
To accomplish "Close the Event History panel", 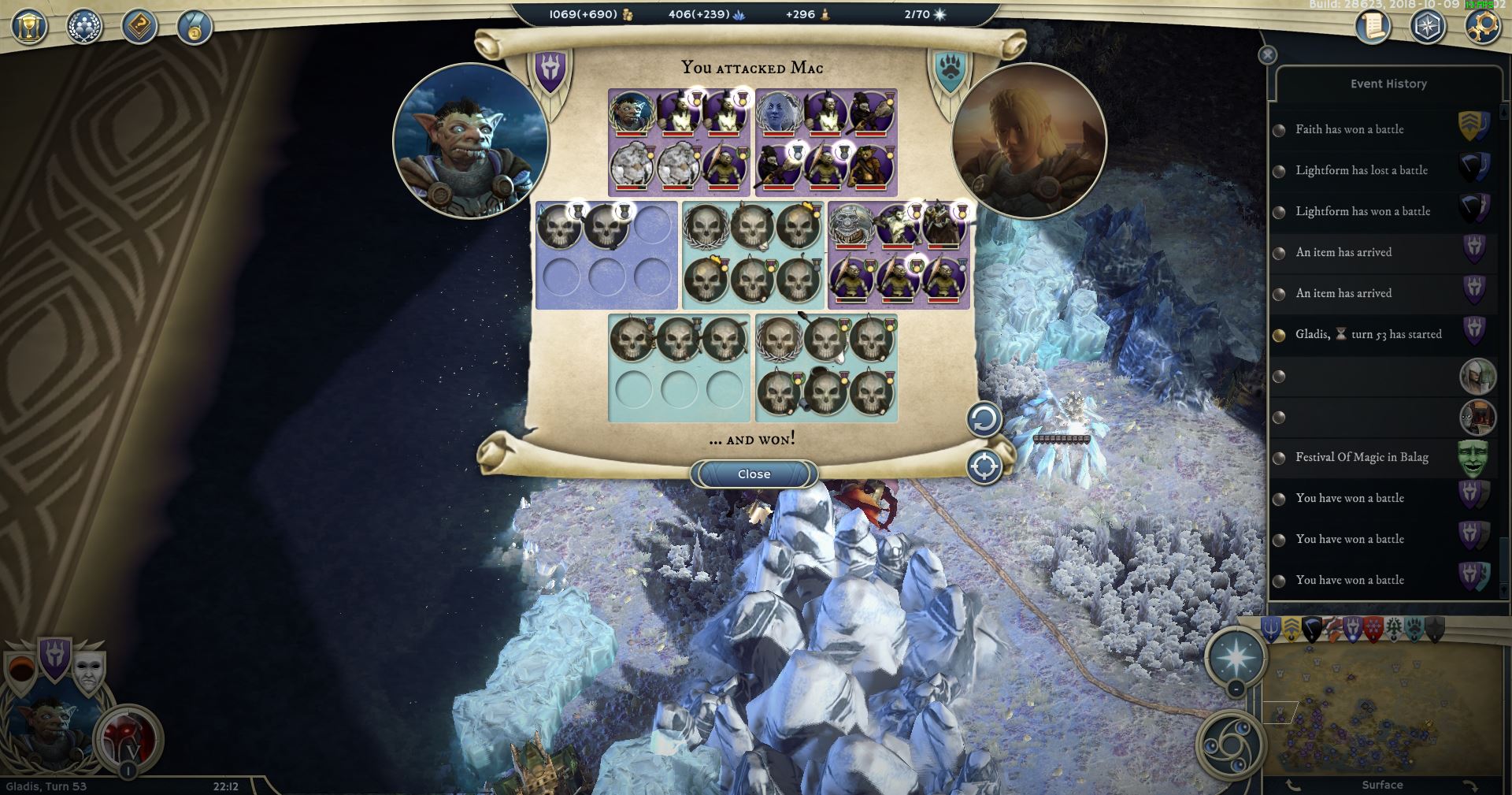I will pos(1267,54).
